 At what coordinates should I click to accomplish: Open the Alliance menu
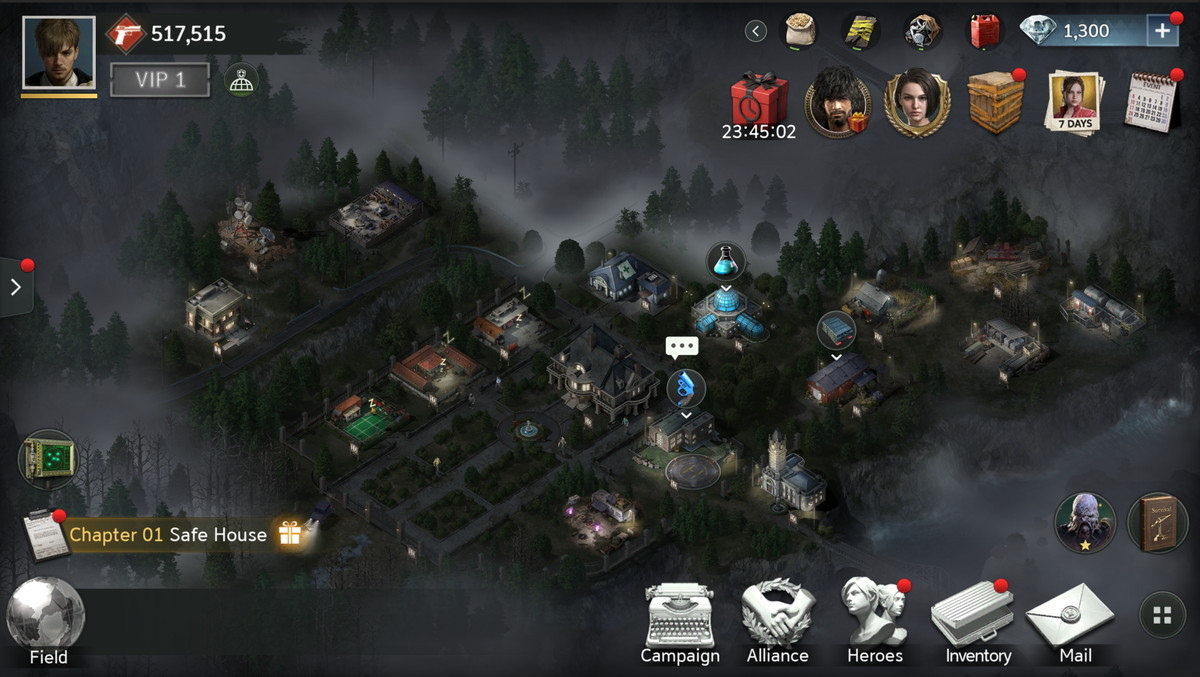[x=777, y=624]
